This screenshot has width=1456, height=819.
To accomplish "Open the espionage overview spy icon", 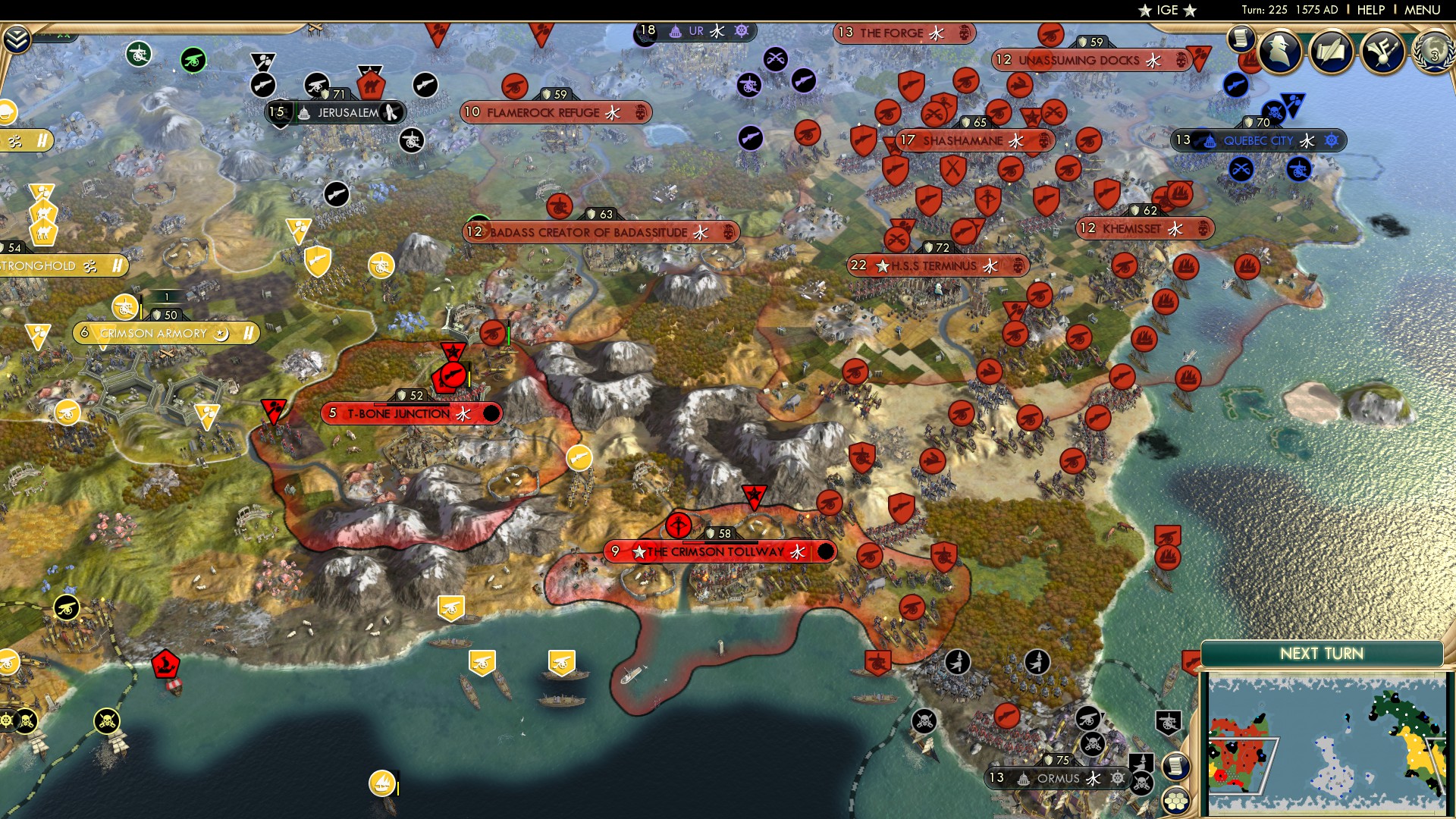I will coord(1281,52).
